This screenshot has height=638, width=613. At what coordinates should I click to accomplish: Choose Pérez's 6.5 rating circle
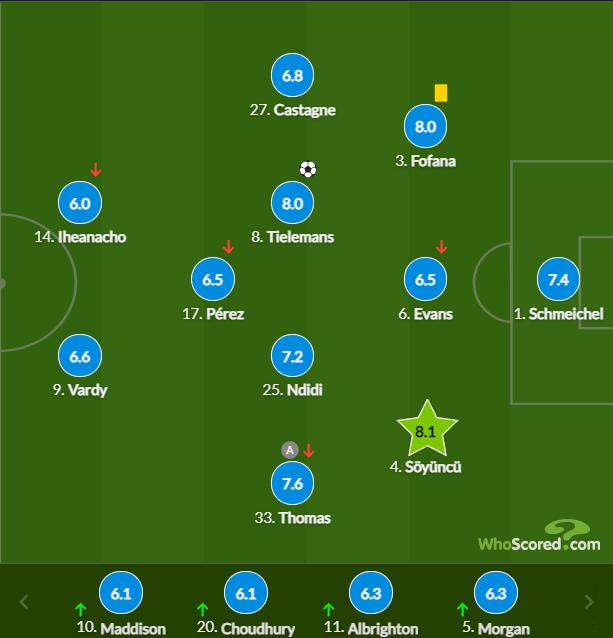(x=213, y=280)
